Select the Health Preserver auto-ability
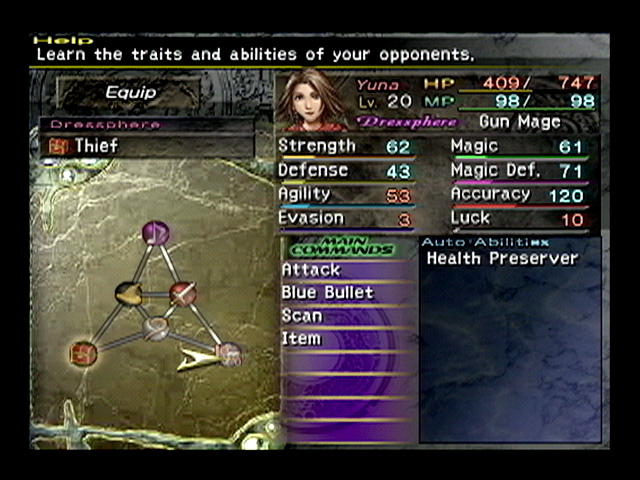640x480 pixels. pos(502,259)
